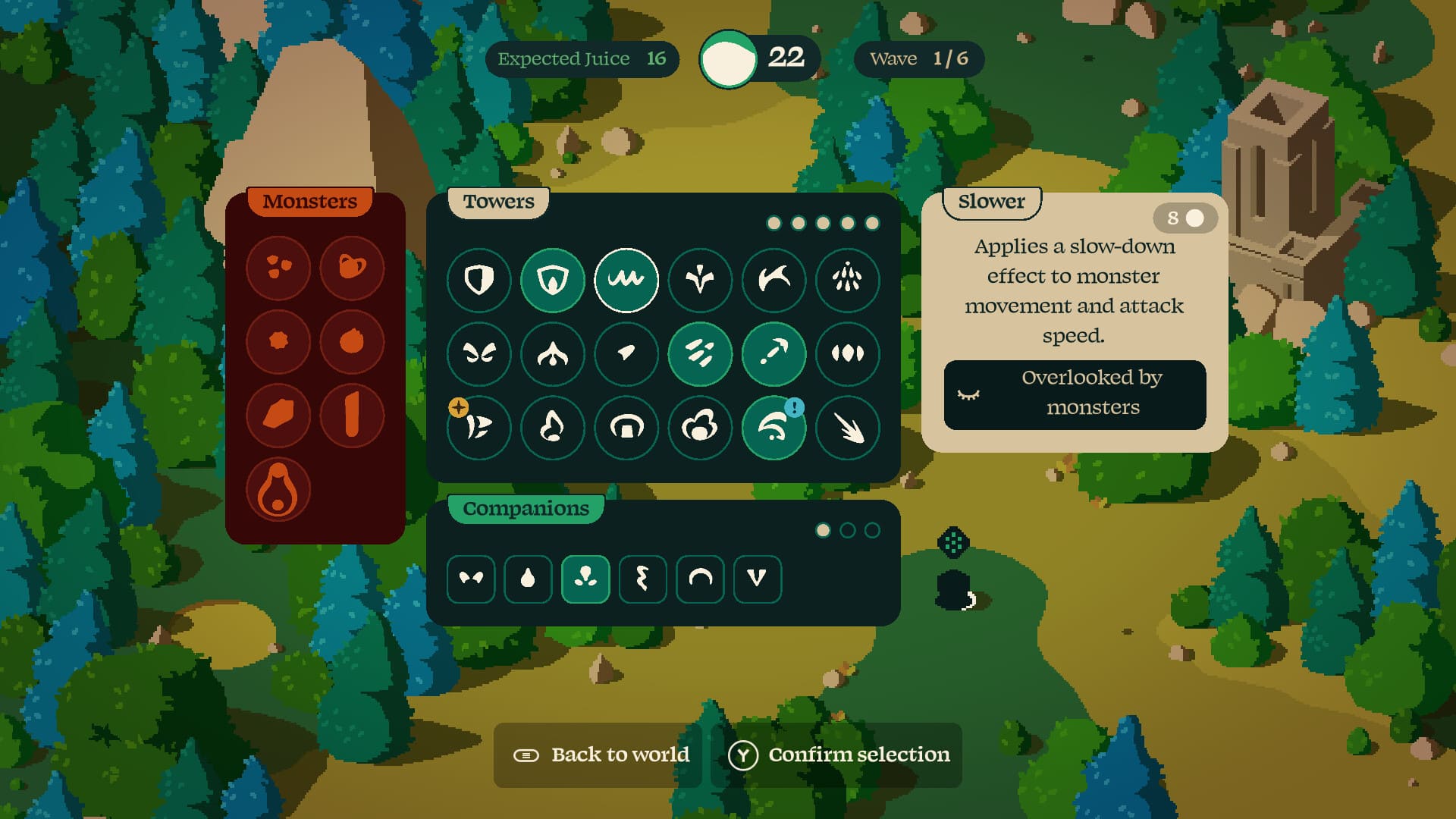Image resolution: width=1456 pixels, height=819 pixels.
Task: Toggle the shield with flame tower
Action: pos(552,280)
